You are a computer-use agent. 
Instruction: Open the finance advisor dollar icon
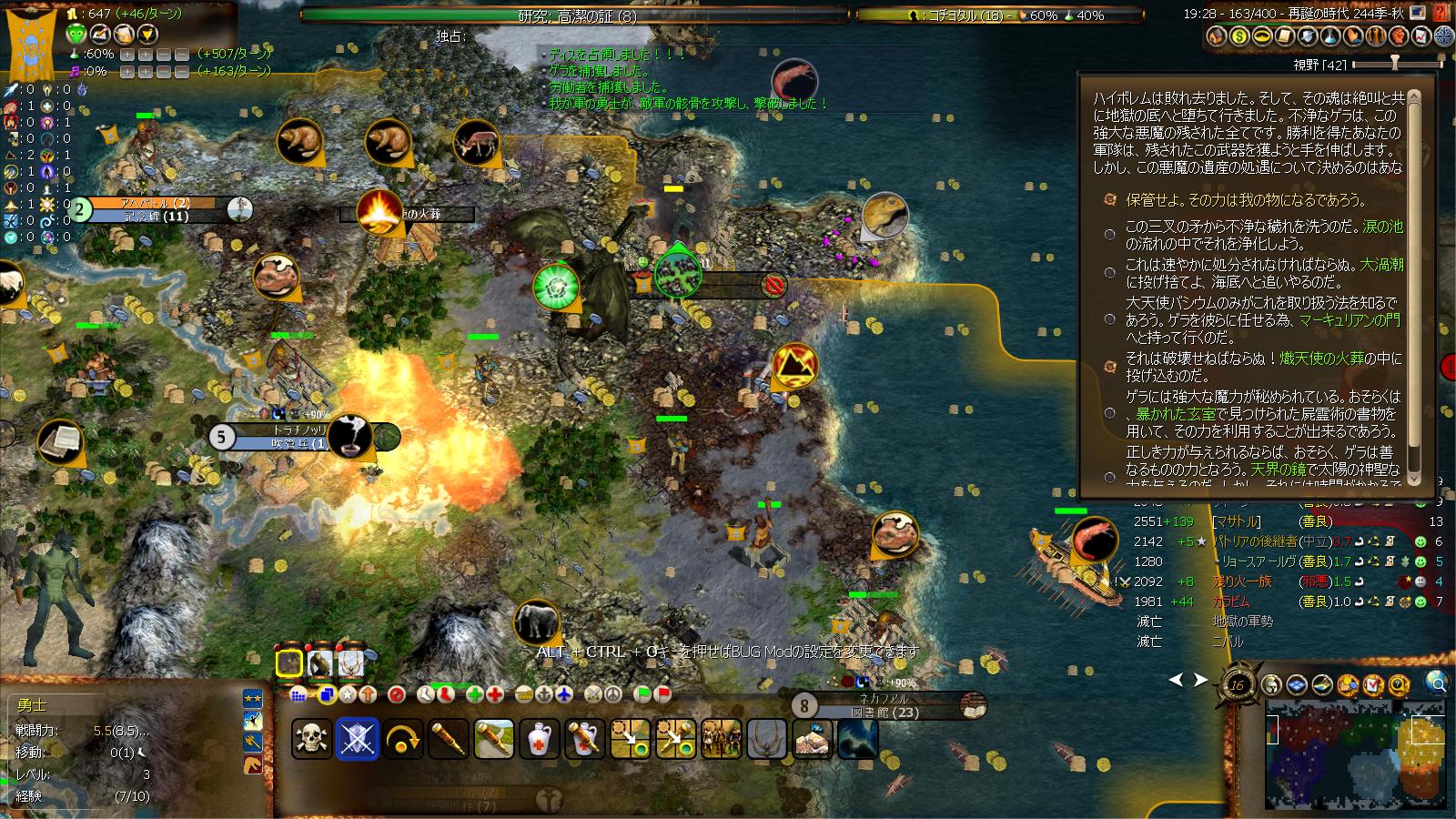pos(1239,36)
